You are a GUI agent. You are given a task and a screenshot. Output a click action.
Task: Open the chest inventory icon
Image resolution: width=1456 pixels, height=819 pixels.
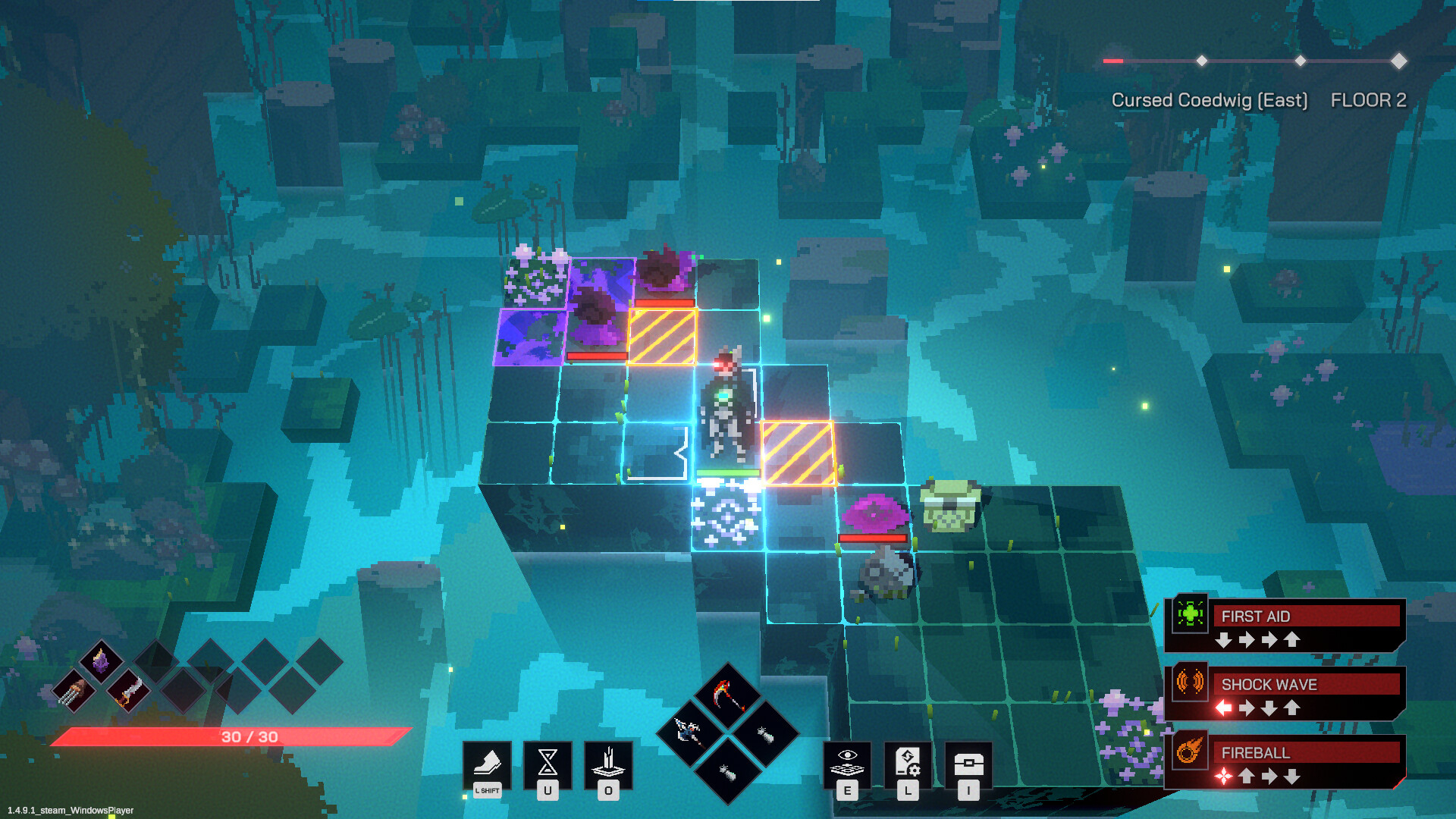click(968, 763)
